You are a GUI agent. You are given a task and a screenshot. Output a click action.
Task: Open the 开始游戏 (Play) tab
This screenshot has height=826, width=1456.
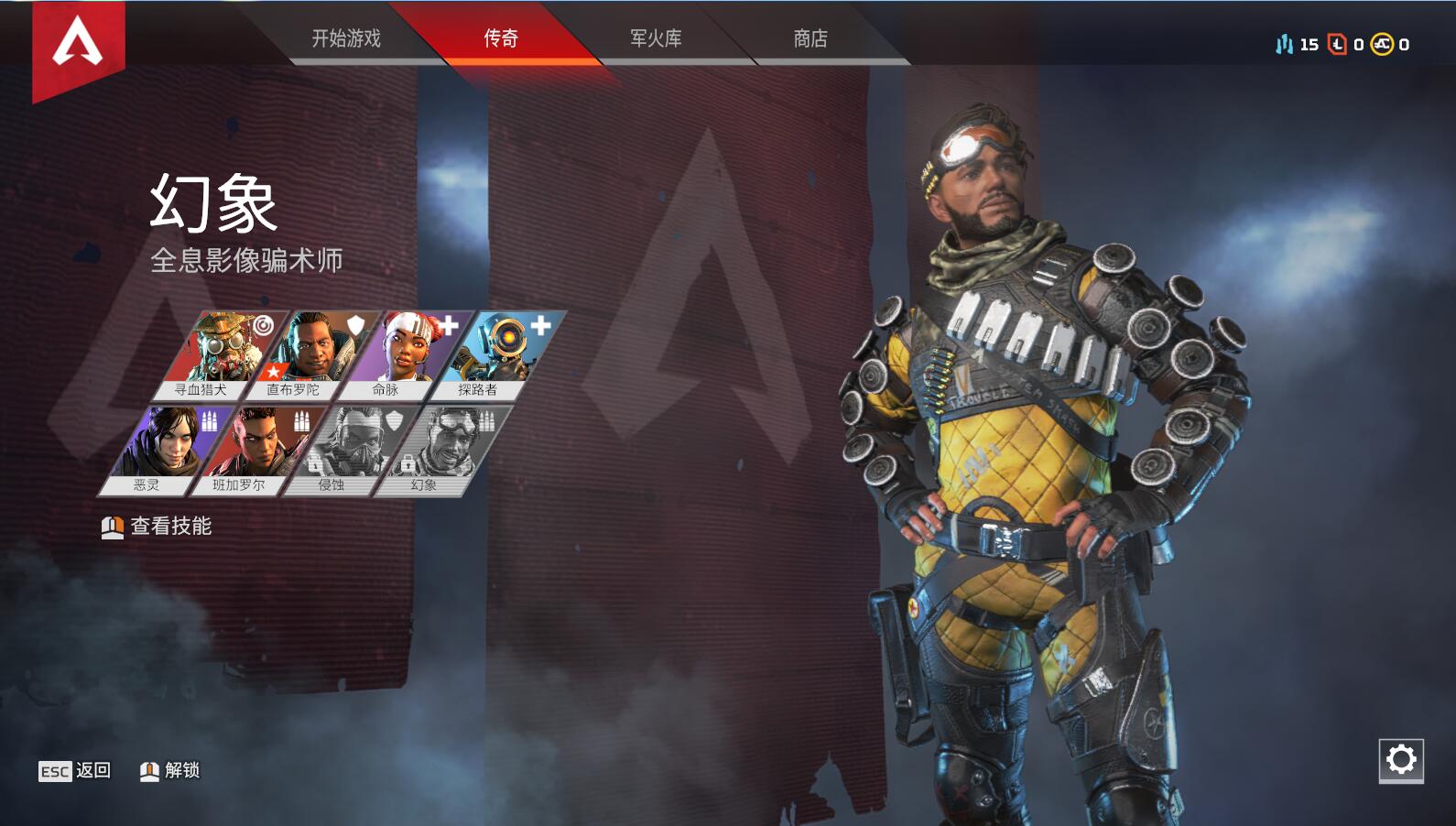(x=349, y=39)
